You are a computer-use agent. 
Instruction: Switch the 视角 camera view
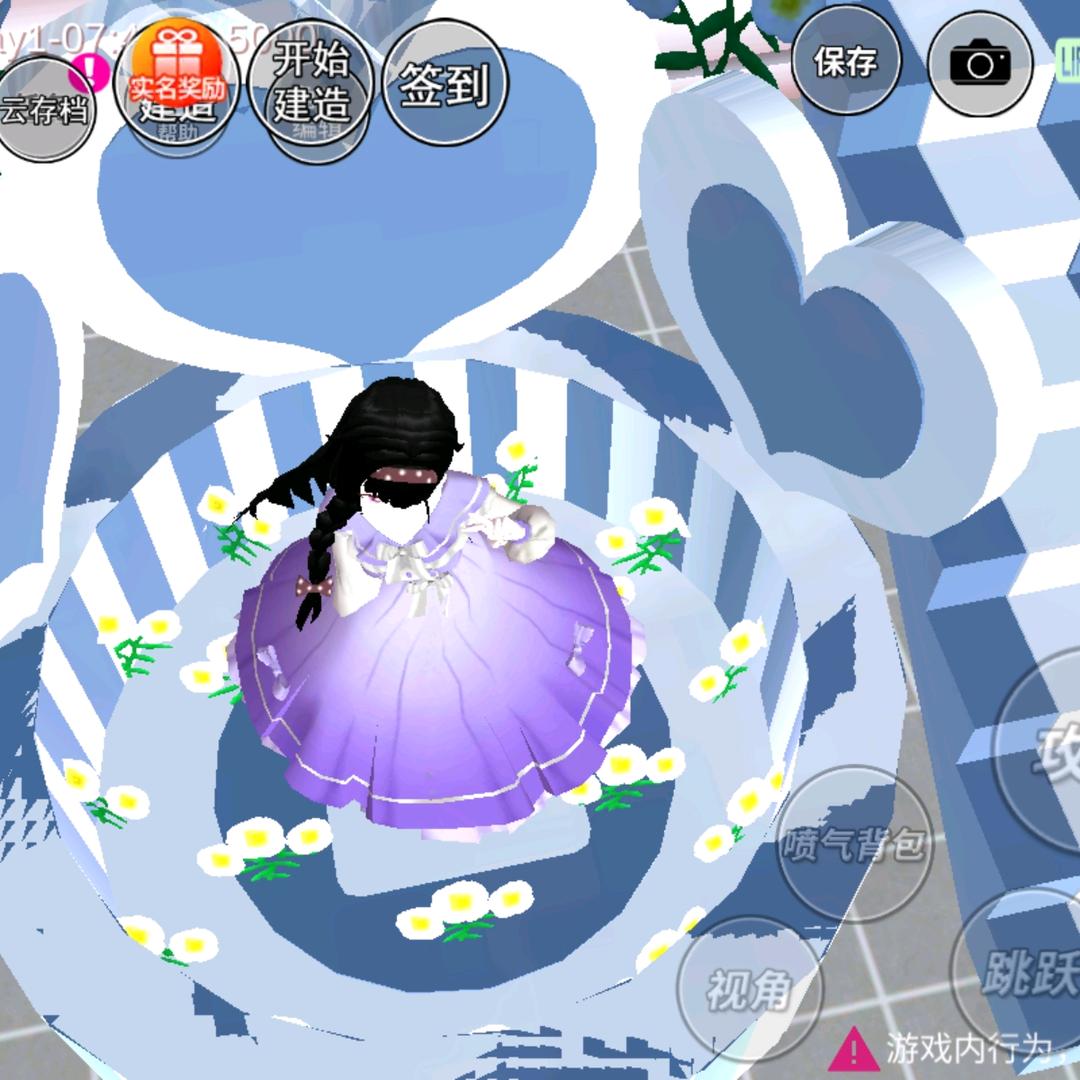click(x=749, y=990)
